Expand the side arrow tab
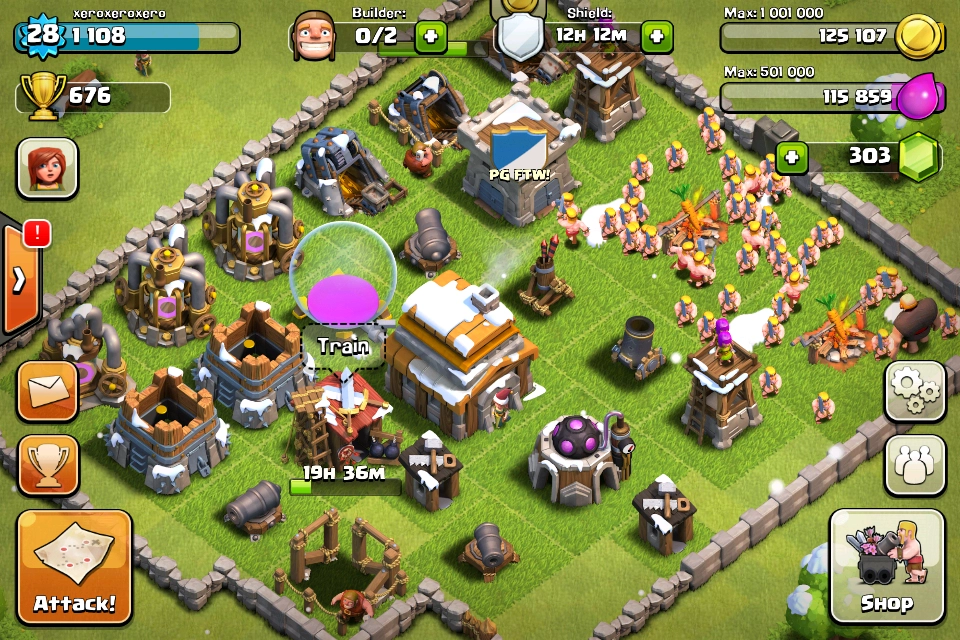The image size is (960, 640). point(20,279)
